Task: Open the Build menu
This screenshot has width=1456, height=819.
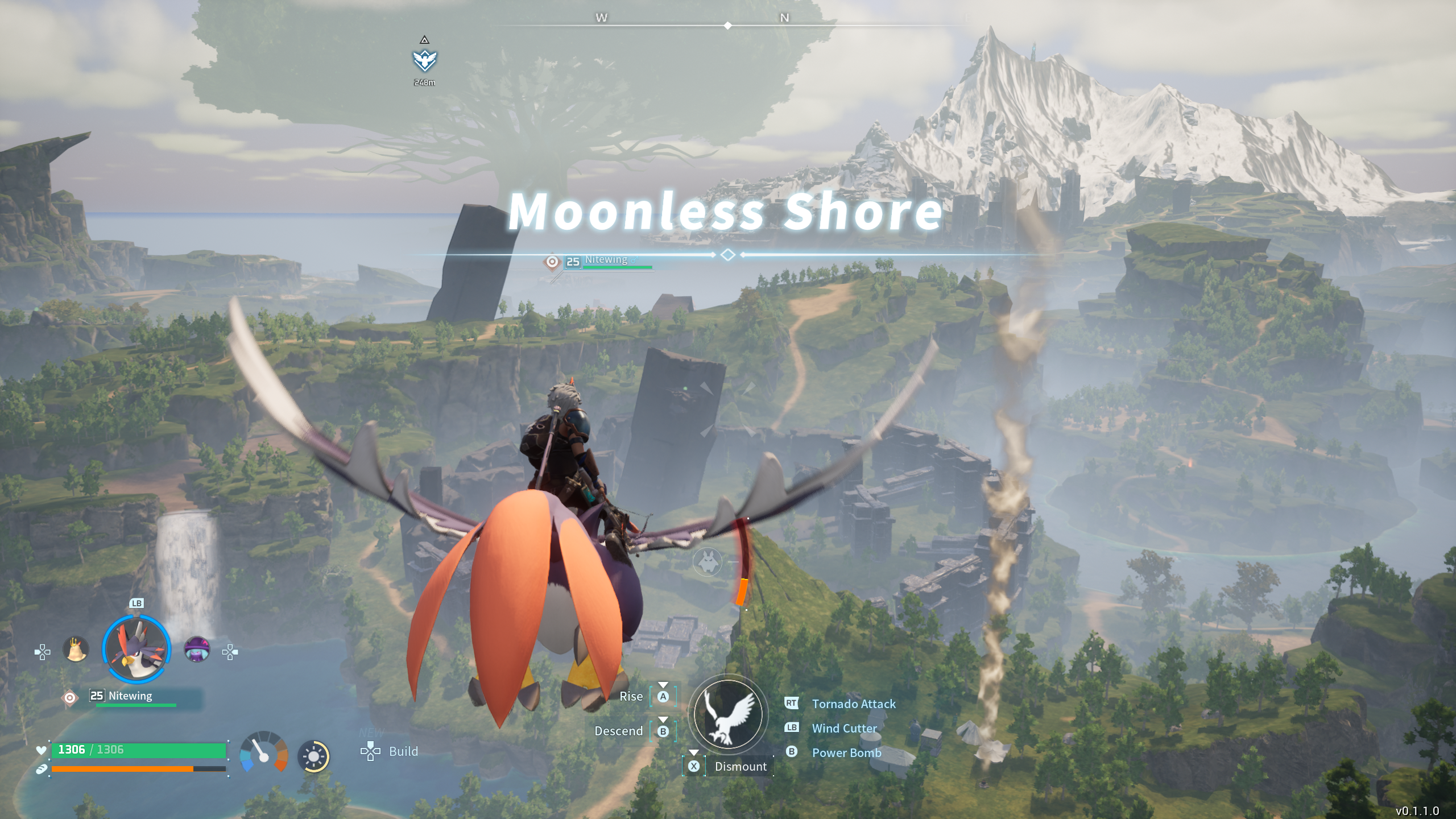Action: click(403, 751)
